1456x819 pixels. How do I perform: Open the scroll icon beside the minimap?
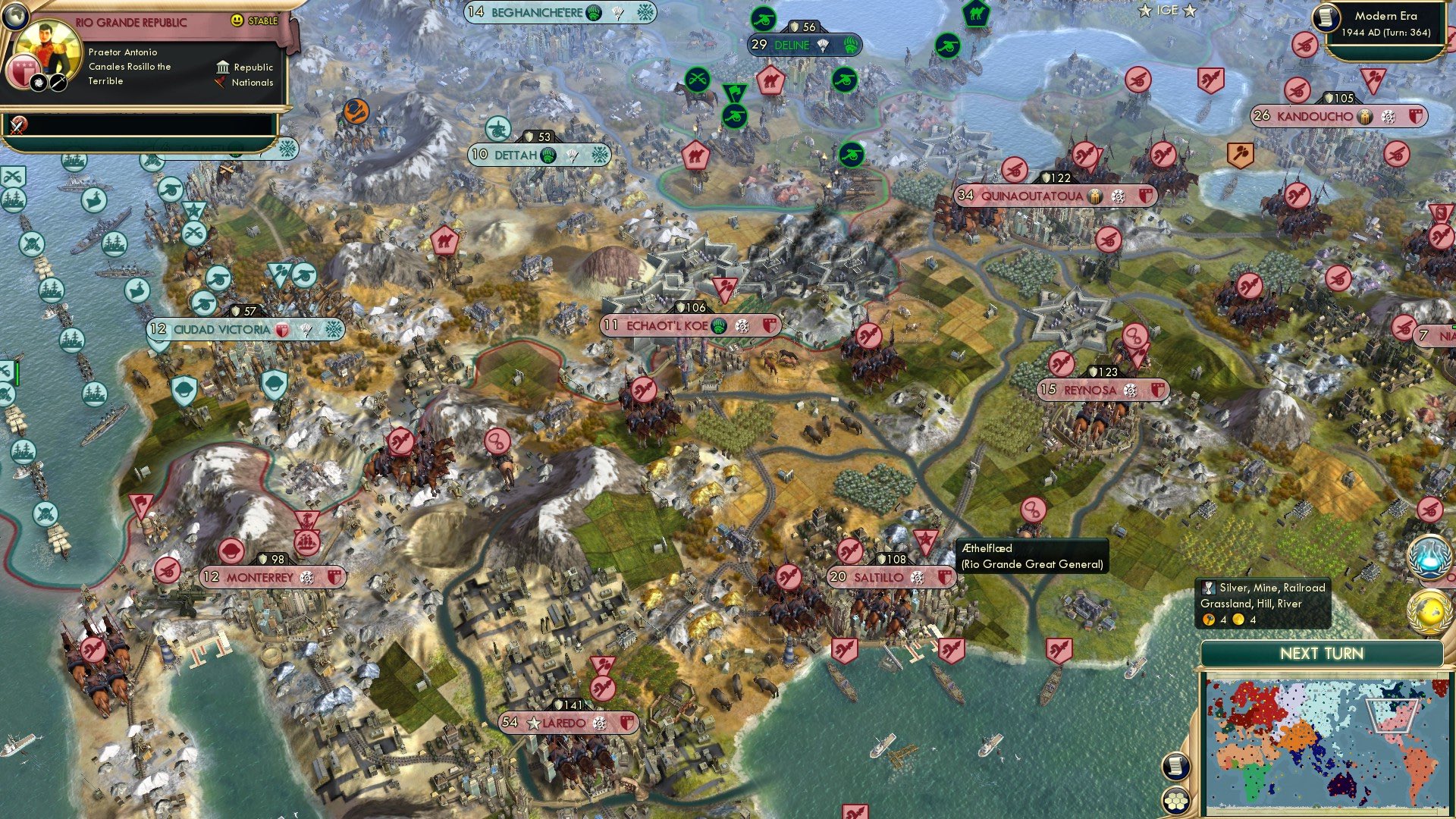tap(1175, 766)
